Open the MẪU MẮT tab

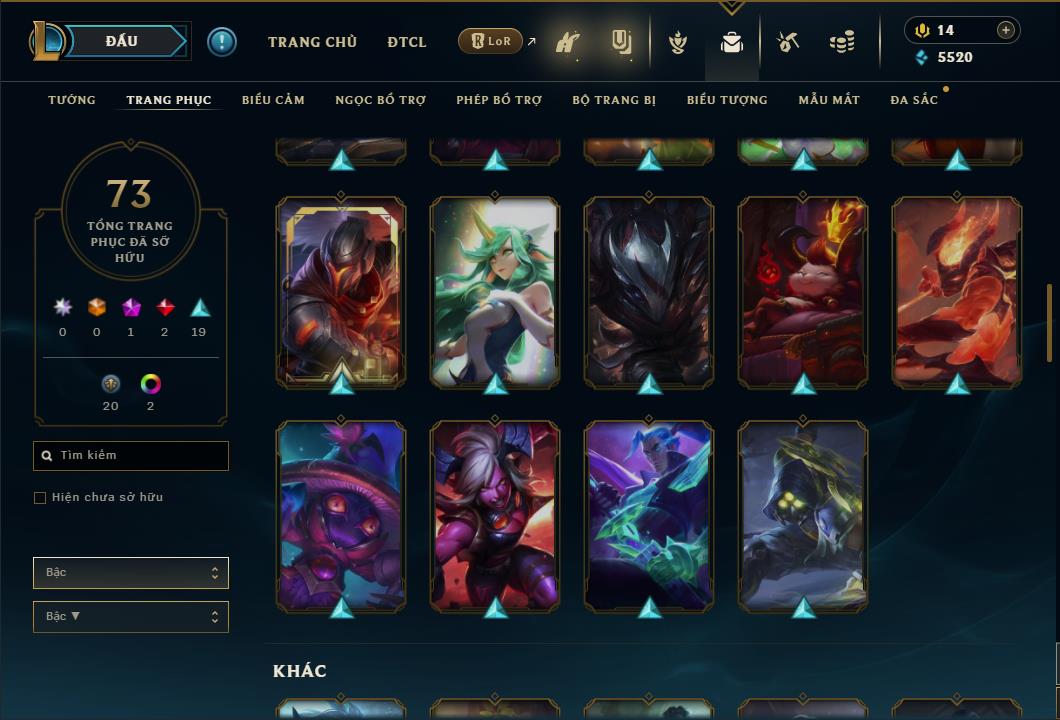[x=829, y=100]
